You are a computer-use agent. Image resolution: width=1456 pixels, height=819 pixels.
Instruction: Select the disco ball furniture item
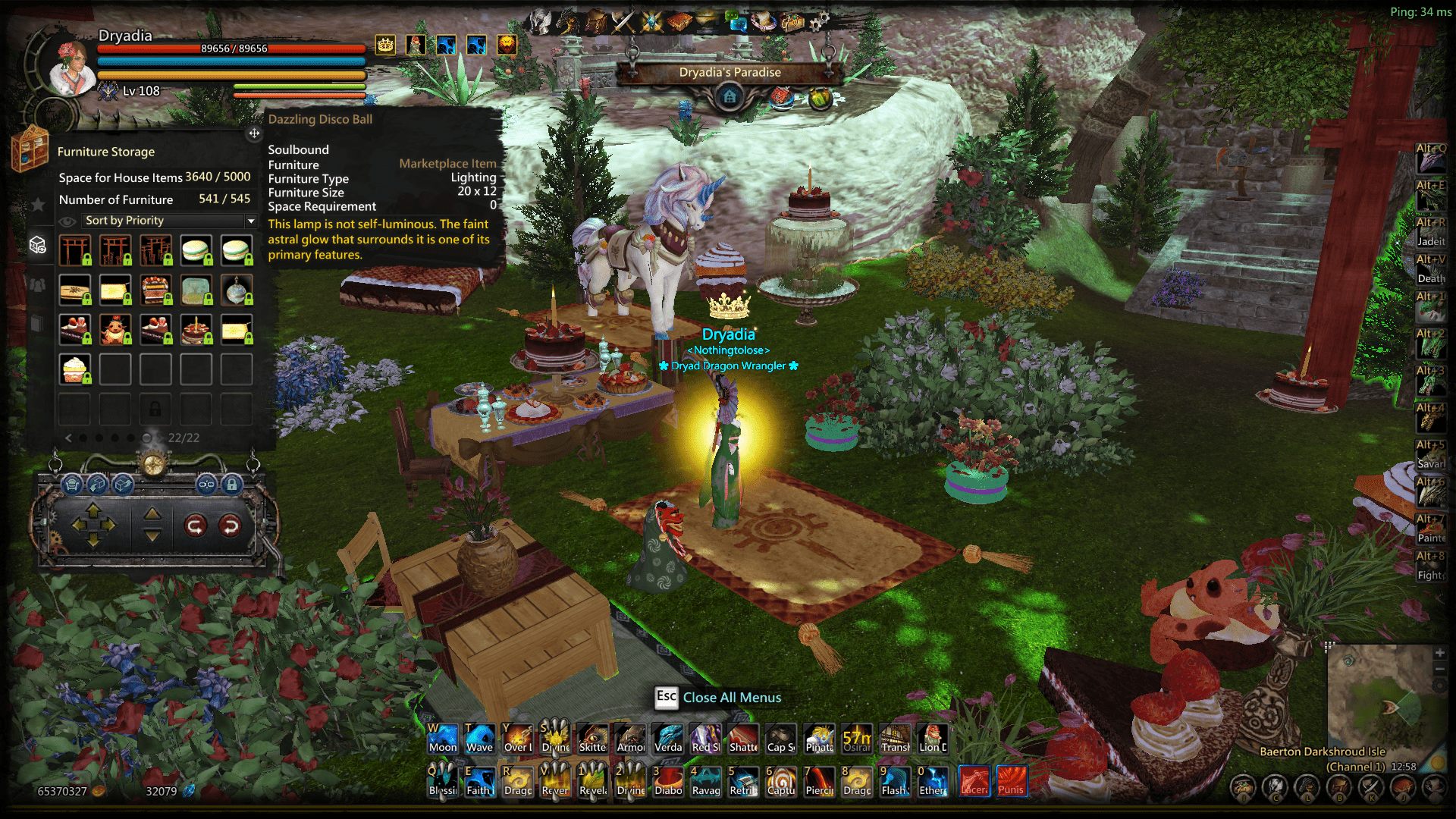point(237,290)
